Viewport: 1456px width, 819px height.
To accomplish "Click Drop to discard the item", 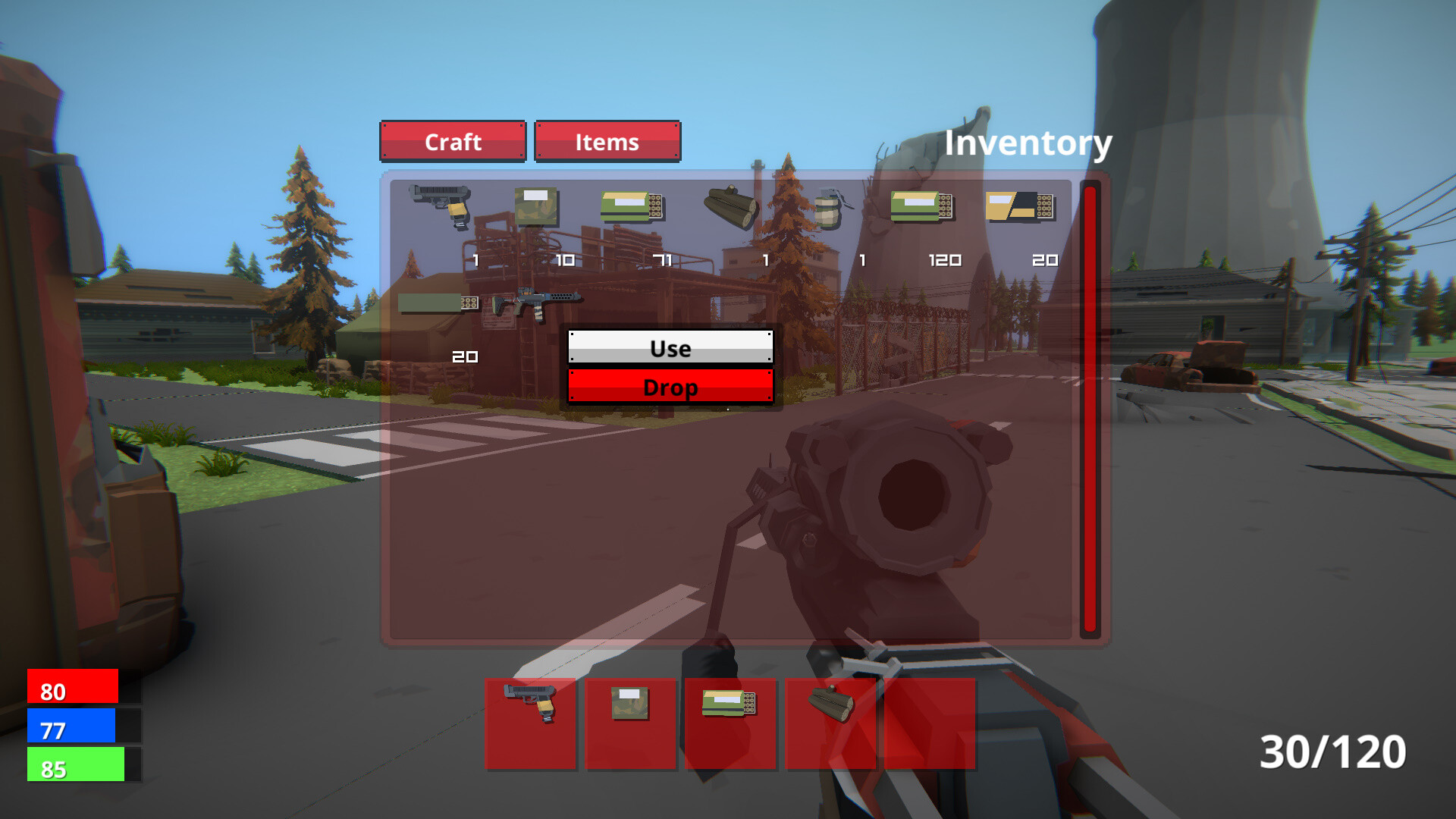I will [670, 388].
